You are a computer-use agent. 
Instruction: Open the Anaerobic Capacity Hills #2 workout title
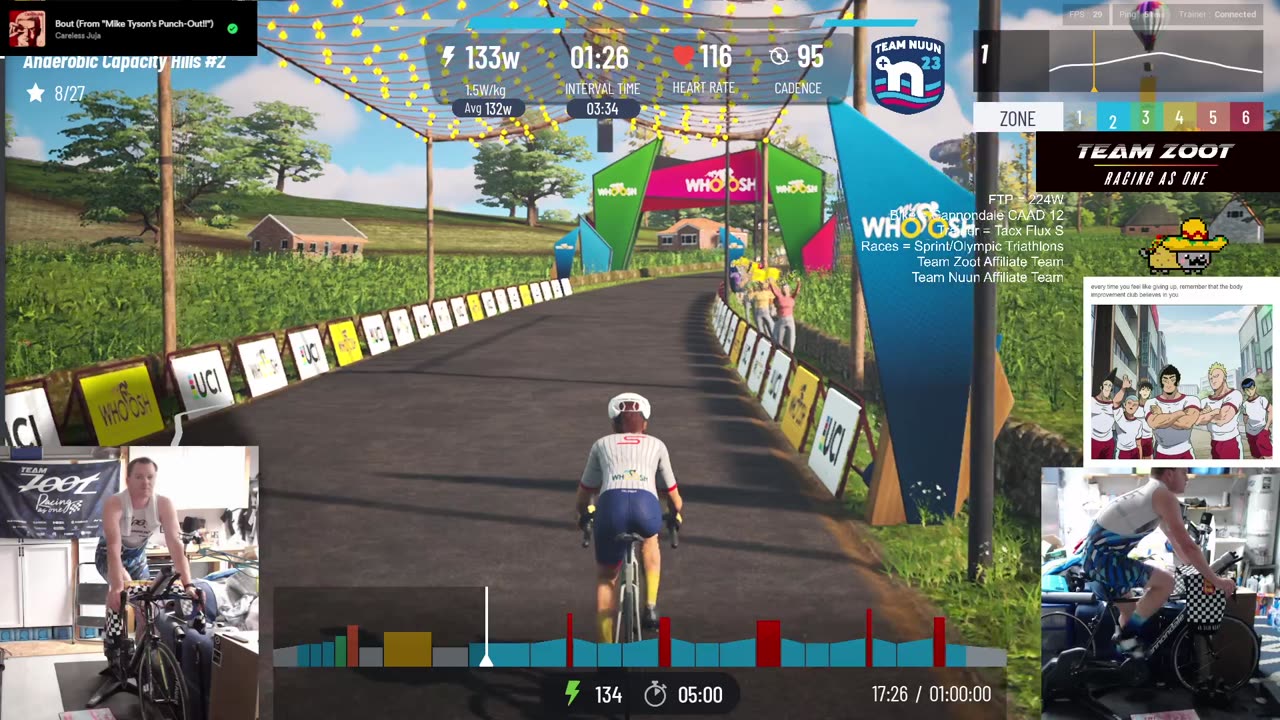125,63
